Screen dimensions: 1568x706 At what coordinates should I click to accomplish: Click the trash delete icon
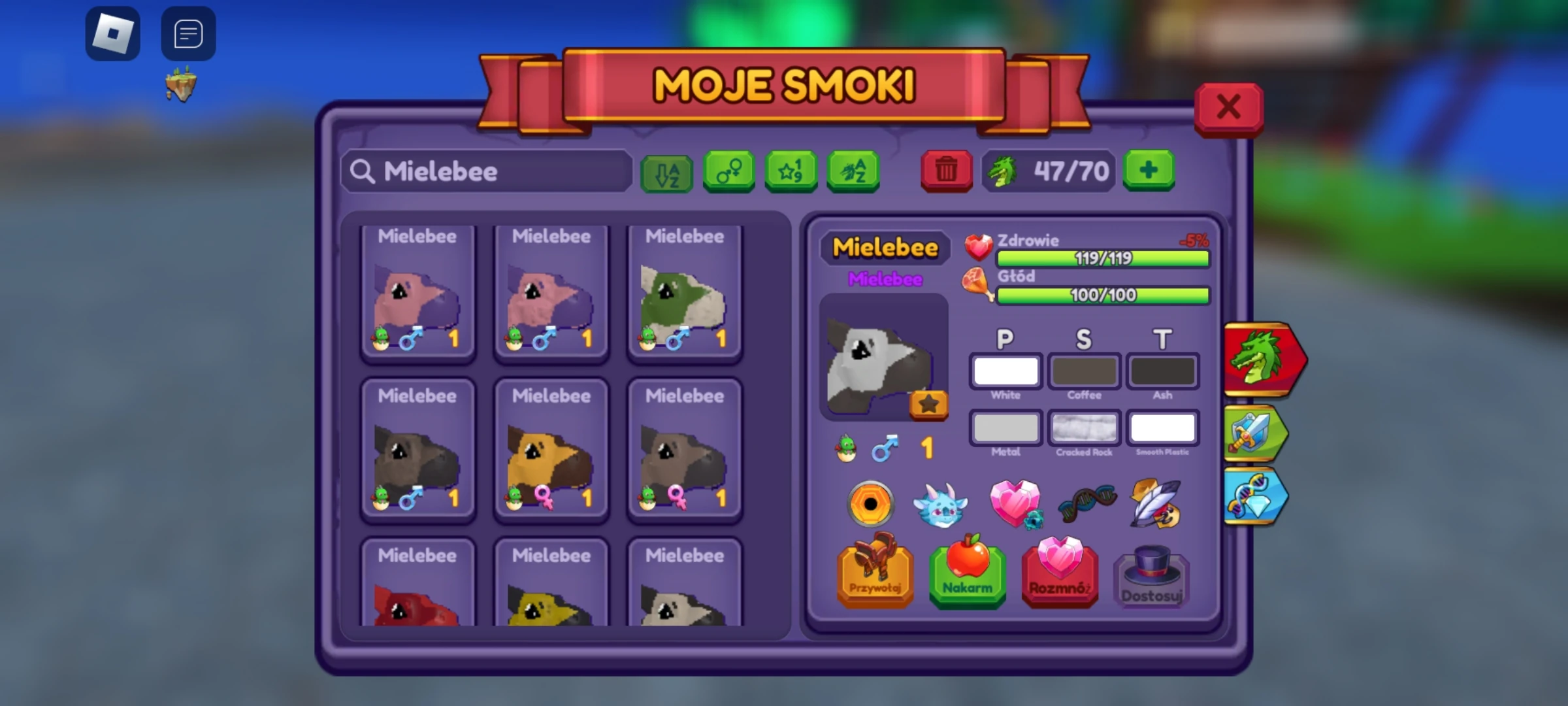pyautogui.click(x=945, y=171)
